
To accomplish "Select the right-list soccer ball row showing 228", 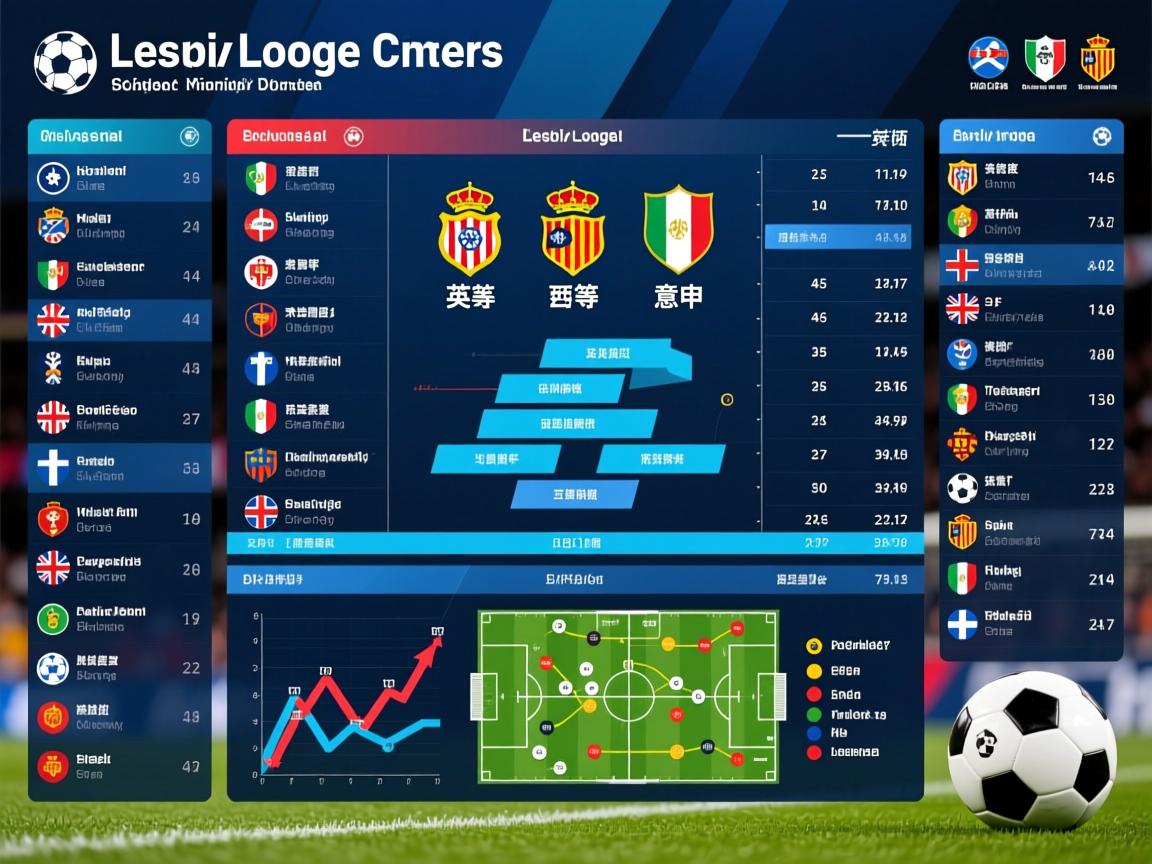I will (x=1031, y=488).
